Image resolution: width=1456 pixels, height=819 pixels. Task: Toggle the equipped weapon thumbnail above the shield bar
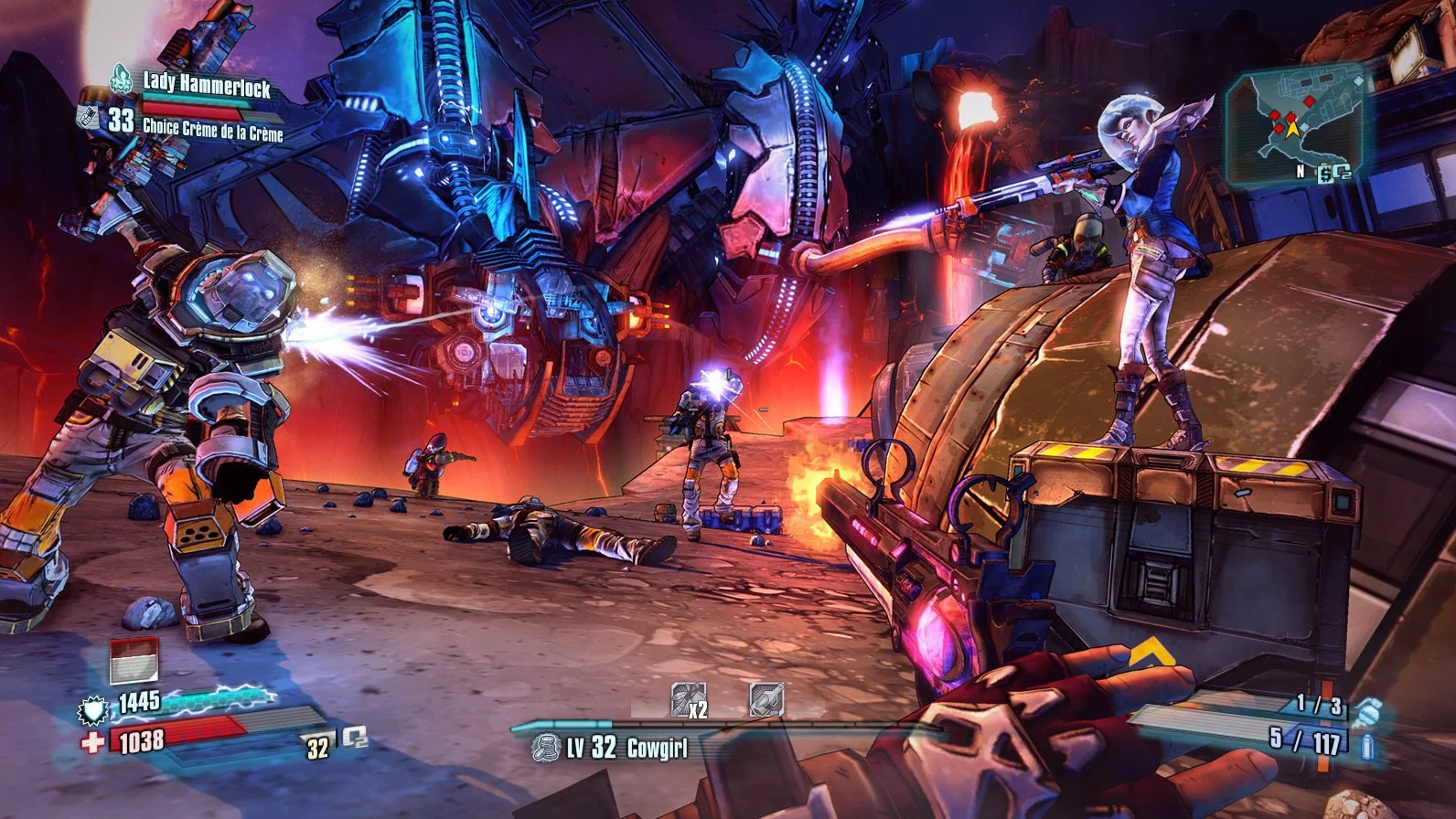click(x=134, y=663)
